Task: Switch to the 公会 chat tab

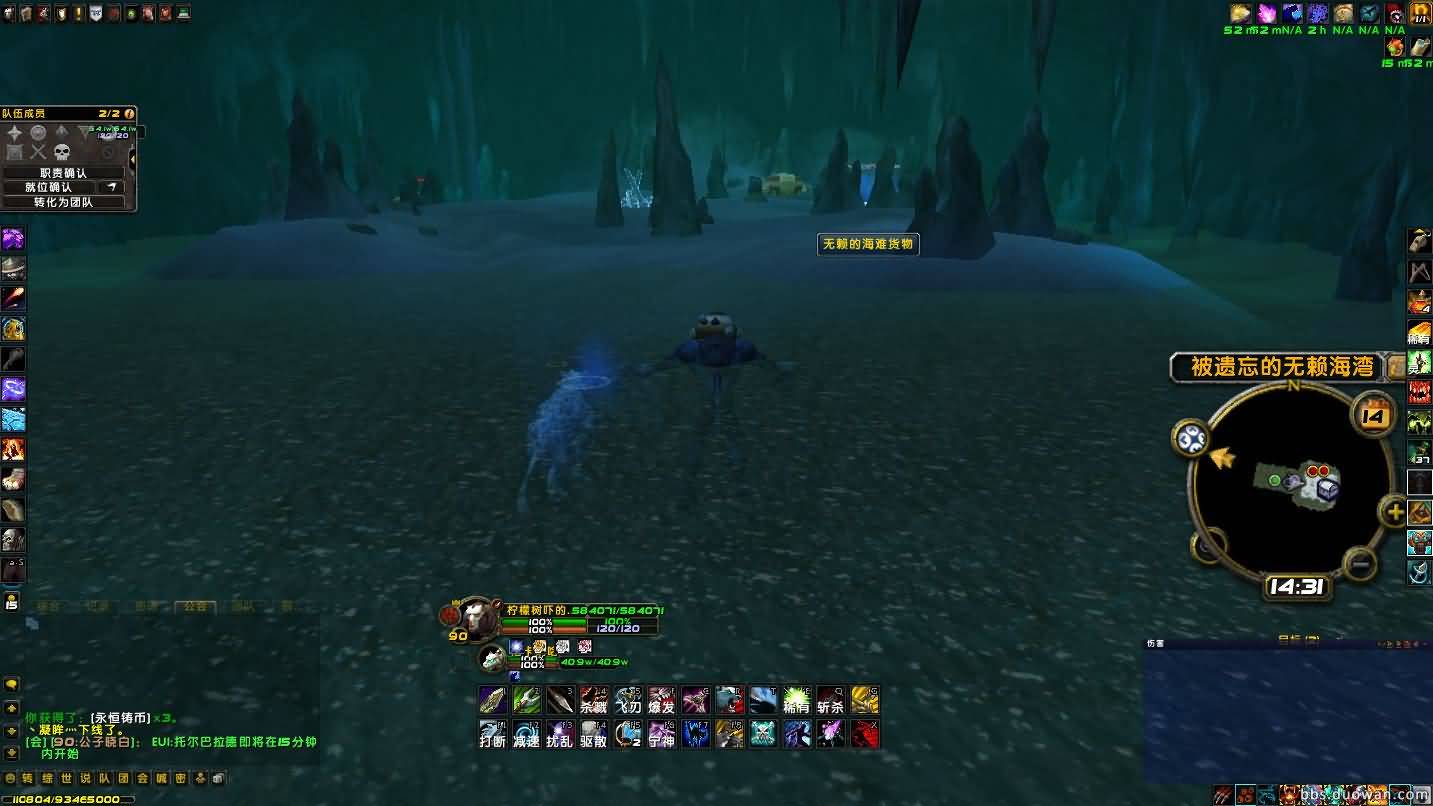Action: 194,606
